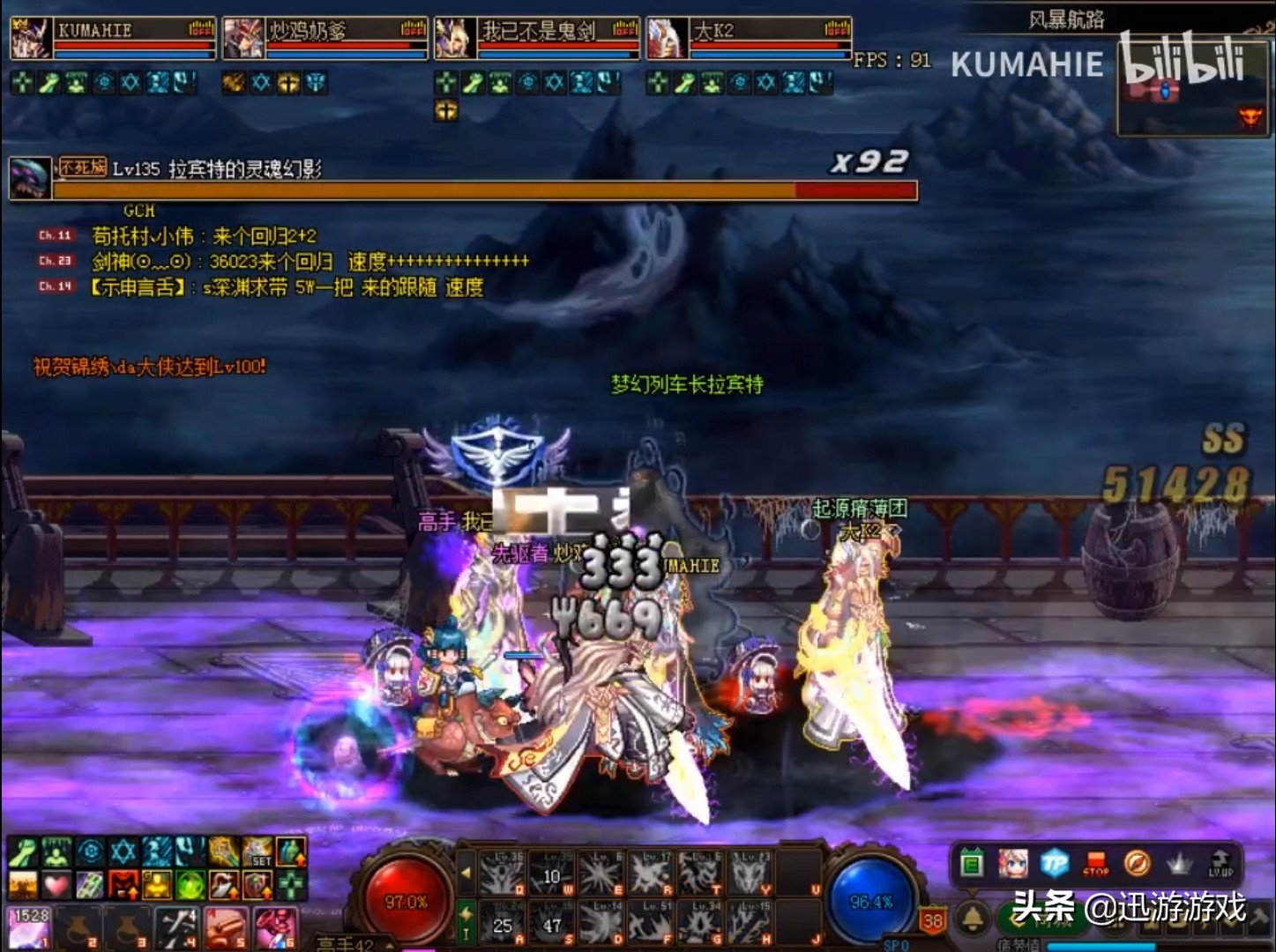Viewport: 1276px width, 952px height.
Task: Toggle the skill bar arrow expander
Action: 466,873
